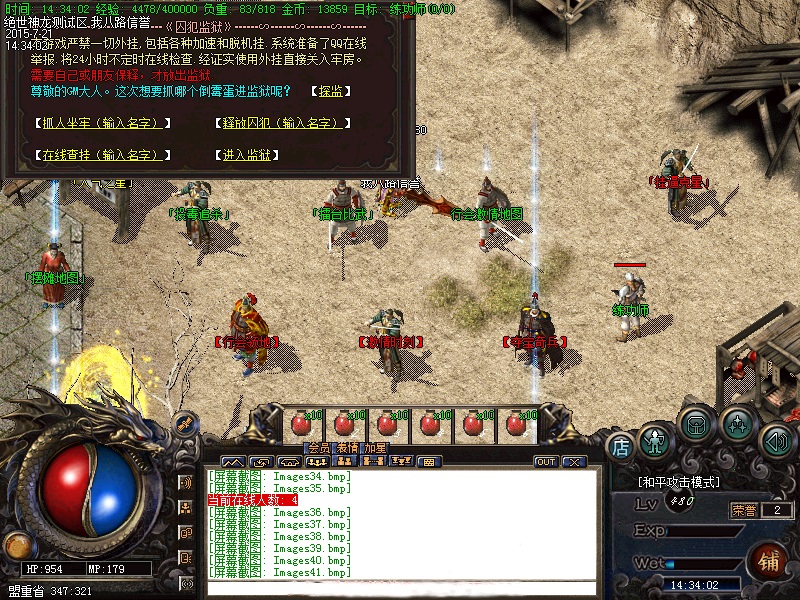
Task: Select the 释放囚犯 dialogue option
Action: point(282,123)
